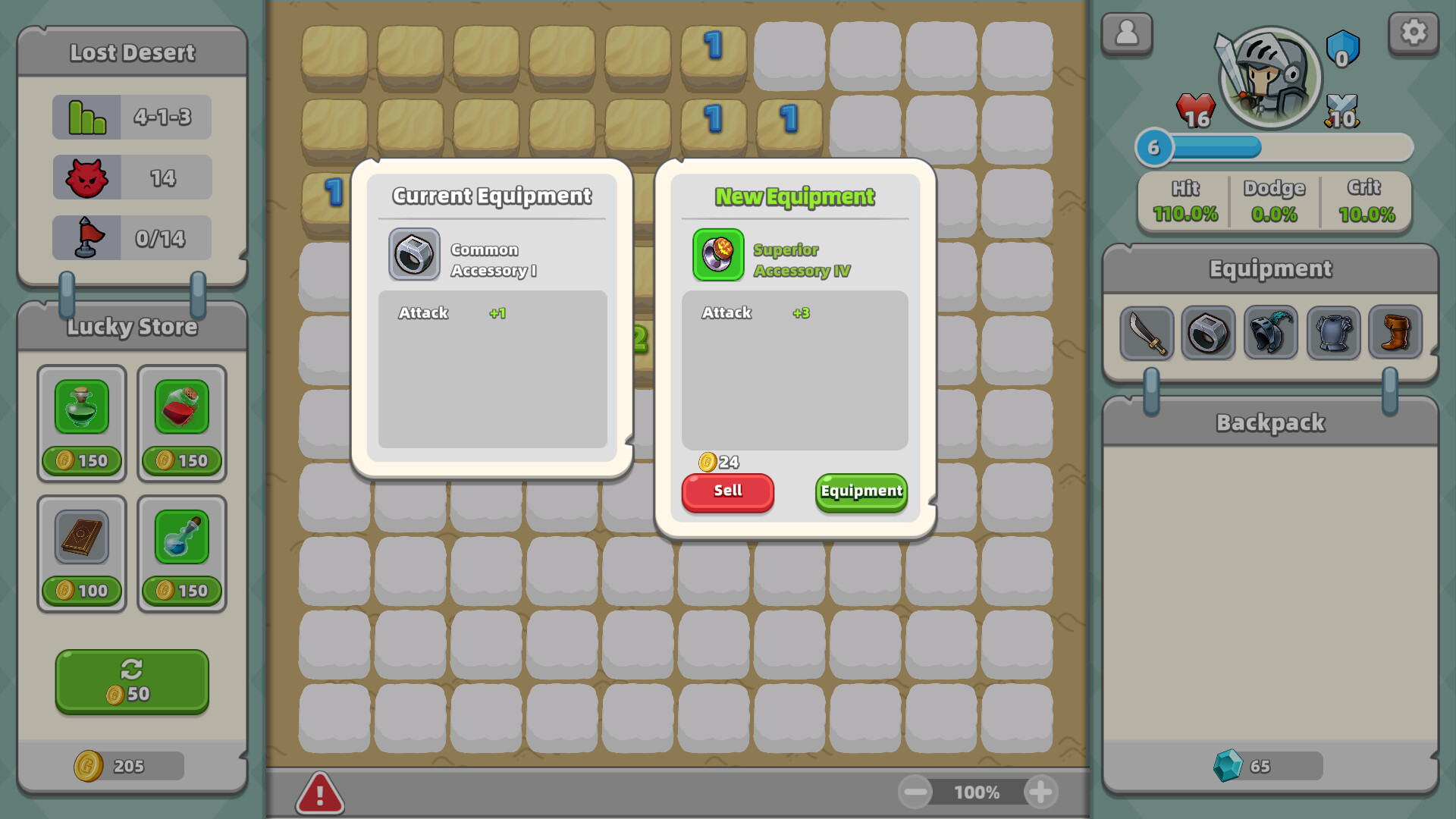This screenshot has width=1456, height=819.
Task: Purchase the book item for 100 gold
Action: pos(81,538)
